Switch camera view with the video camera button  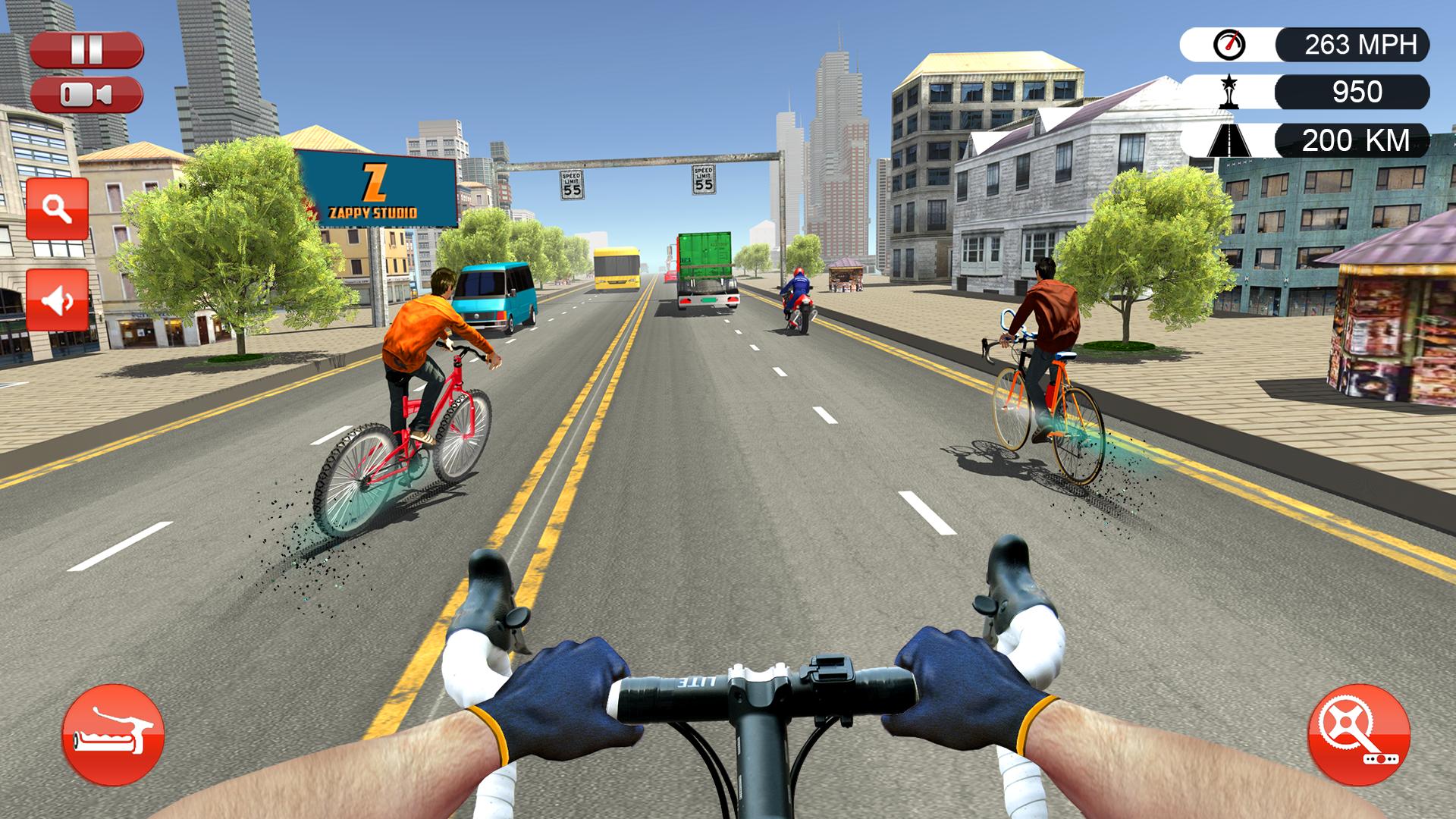[86, 95]
